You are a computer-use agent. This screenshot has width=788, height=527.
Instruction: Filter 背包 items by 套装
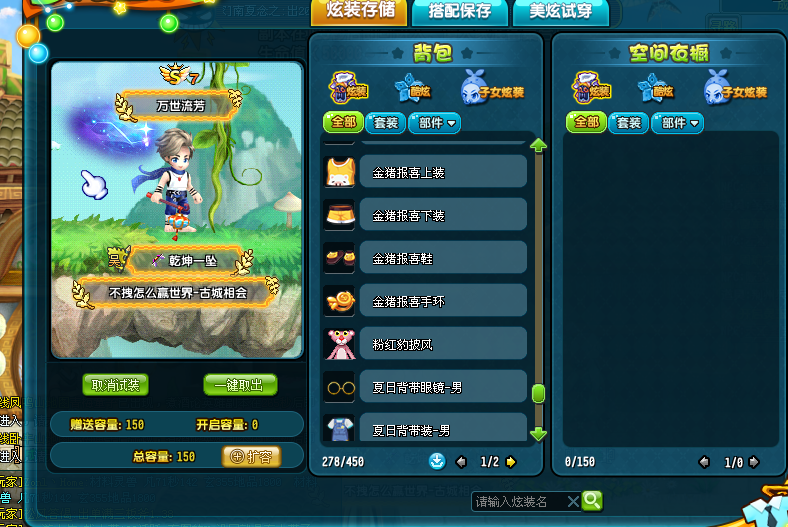[x=385, y=123]
